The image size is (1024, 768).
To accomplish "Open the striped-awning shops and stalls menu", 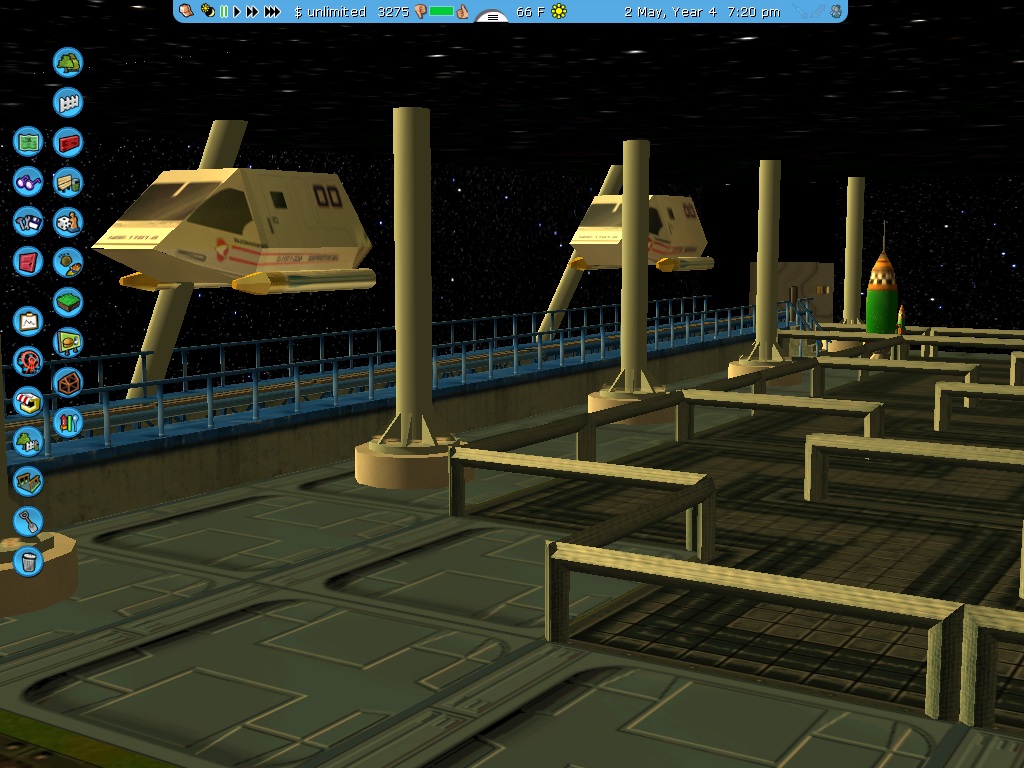I will [x=28, y=401].
